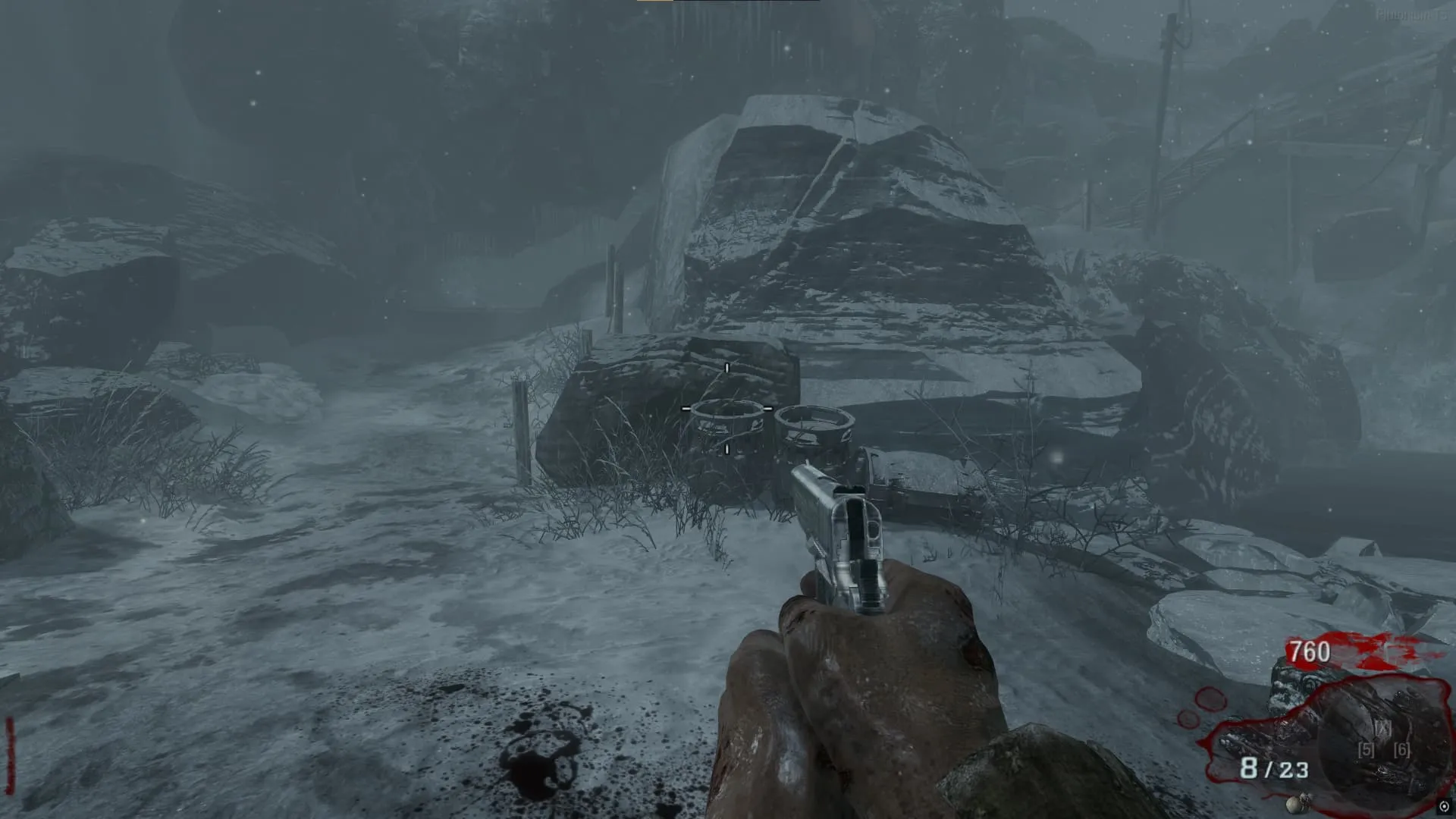Viewport: 1456px width, 819px height.
Task: Click the overlay target icon in the corner
Action: point(1443,807)
